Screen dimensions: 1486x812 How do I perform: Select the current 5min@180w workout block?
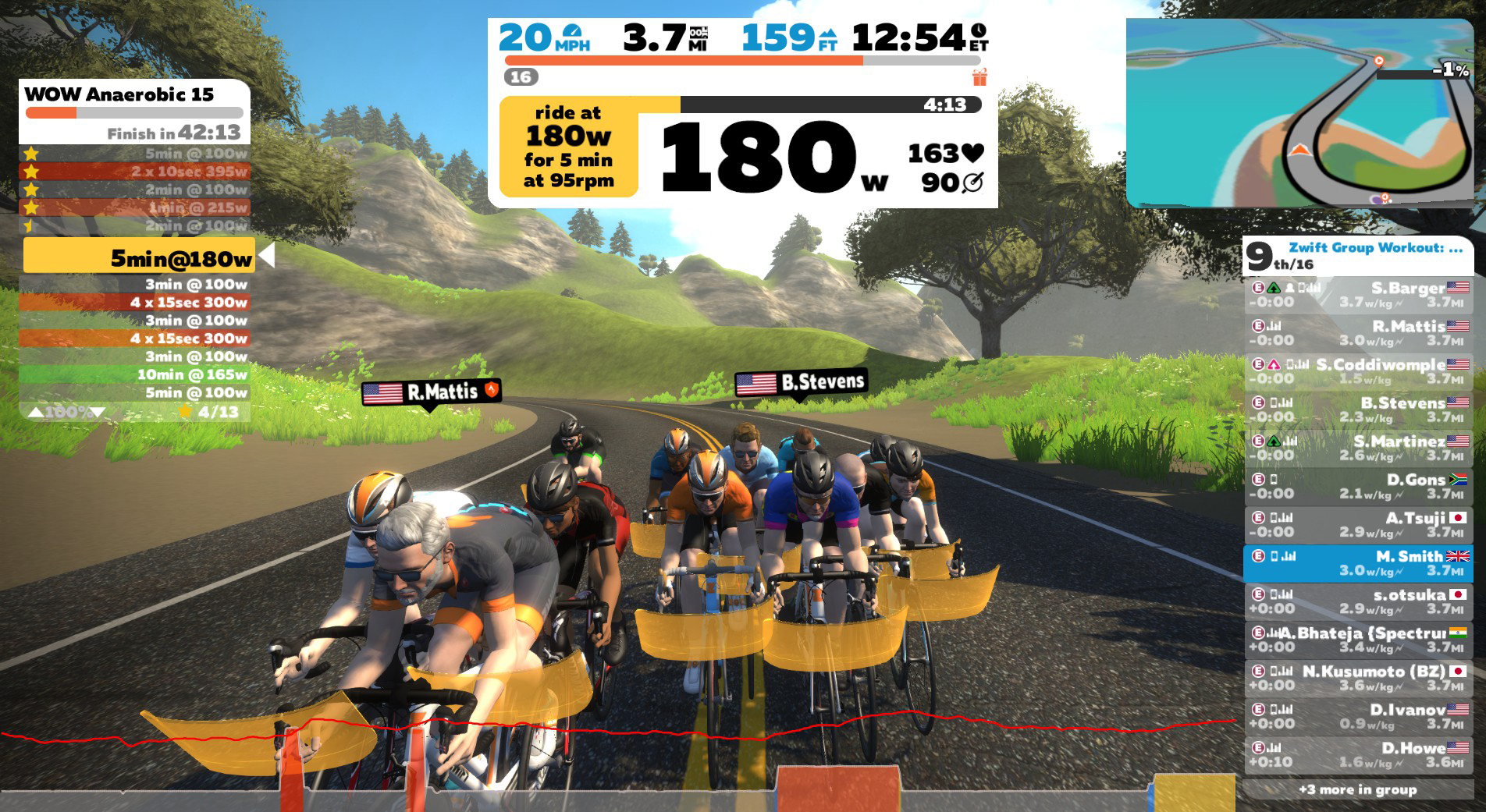(139, 257)
